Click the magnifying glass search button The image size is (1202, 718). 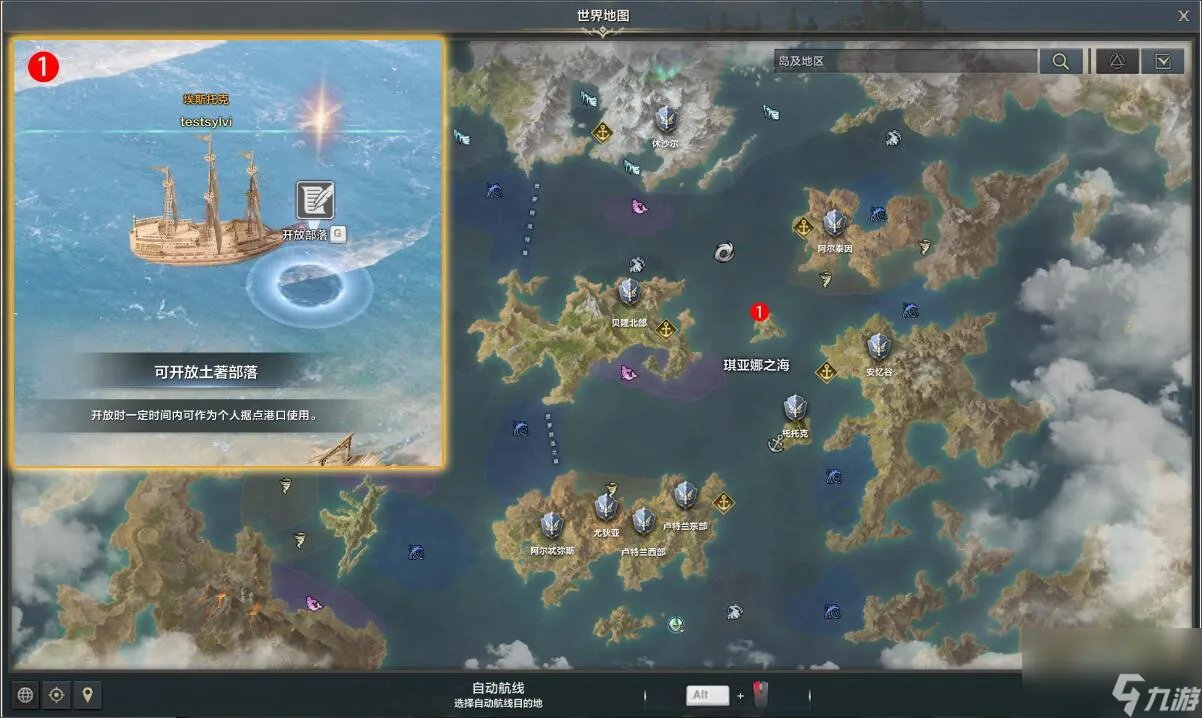[x=1060, y=61]
